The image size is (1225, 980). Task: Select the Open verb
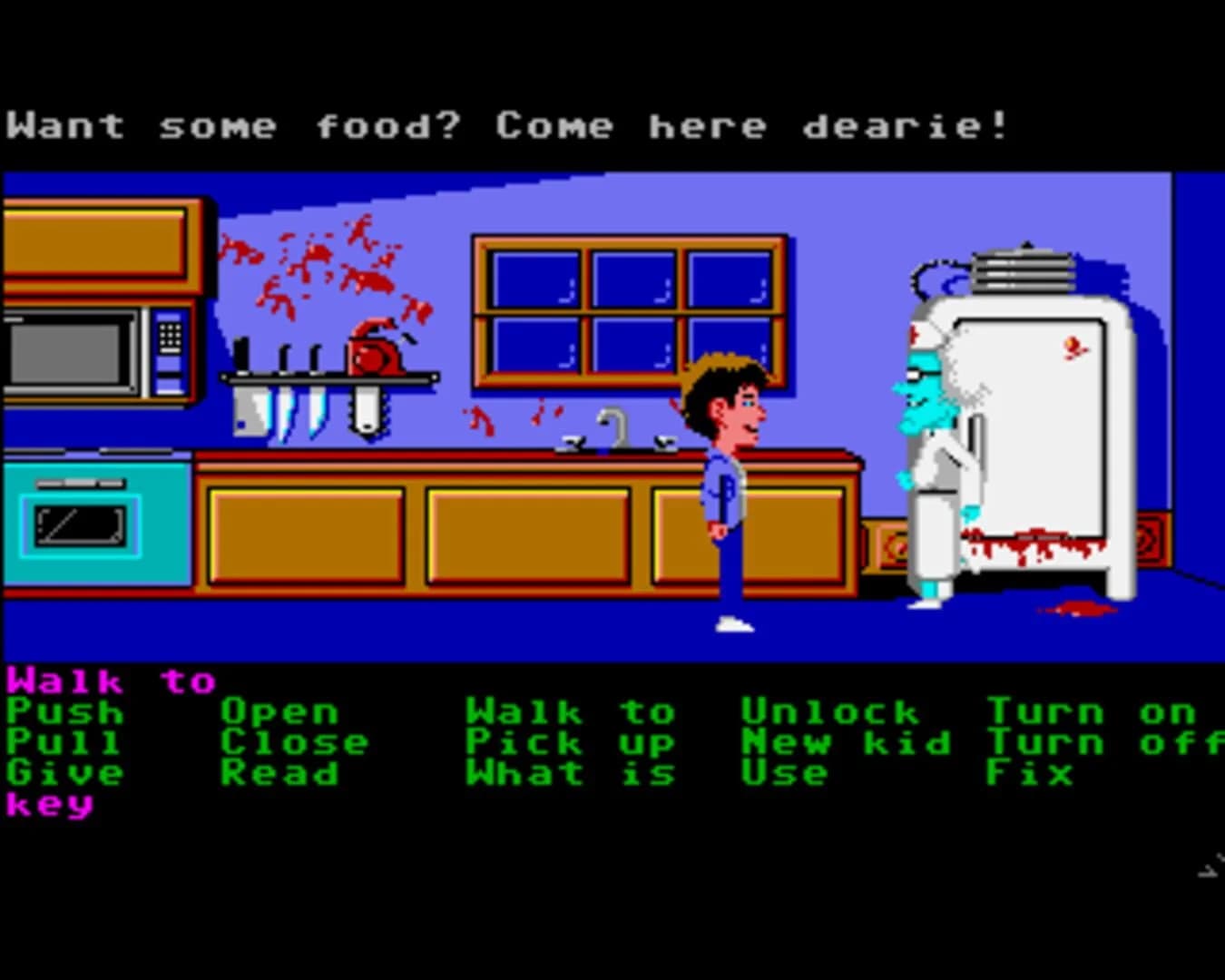click(281, 711)
